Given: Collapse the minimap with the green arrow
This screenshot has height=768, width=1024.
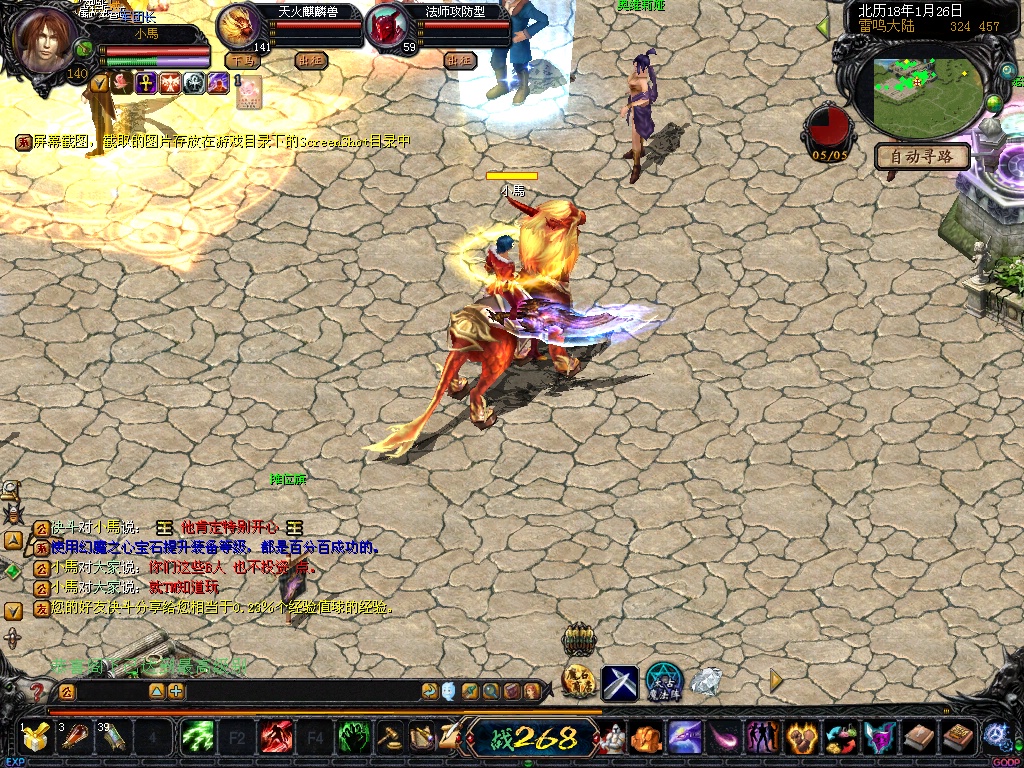Looking at the screenshot, I should (x=823, y=27).
